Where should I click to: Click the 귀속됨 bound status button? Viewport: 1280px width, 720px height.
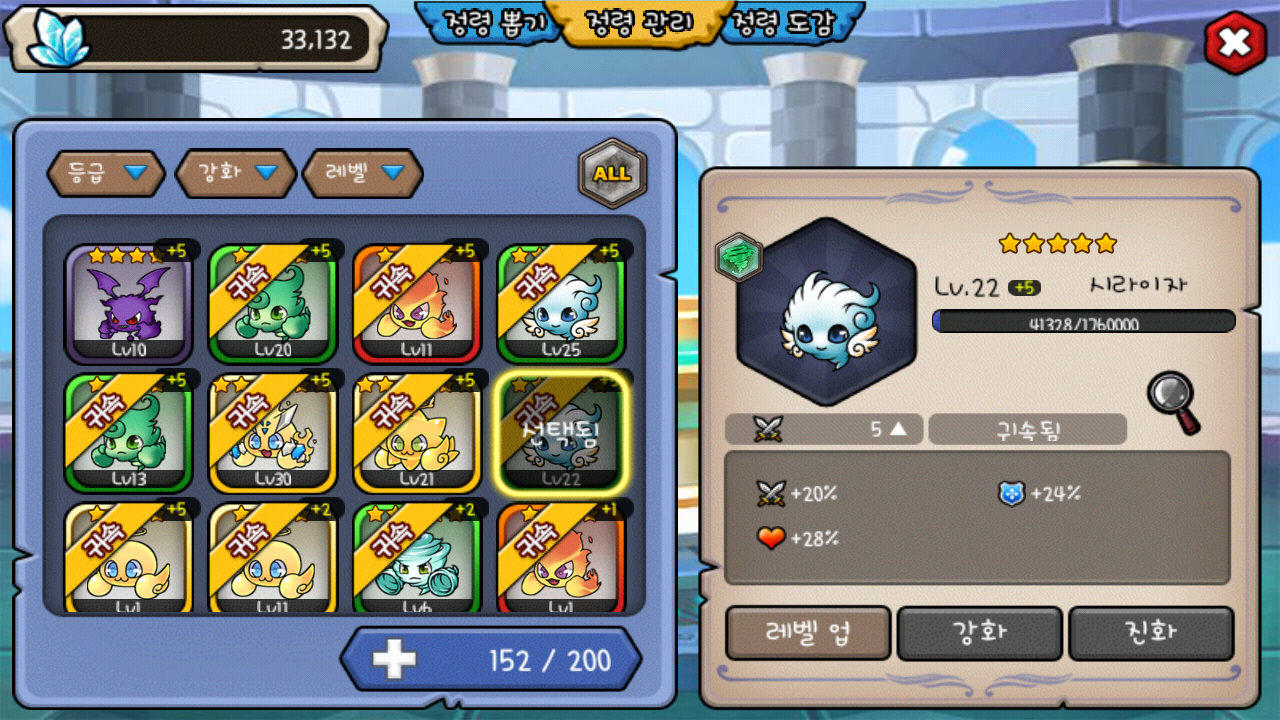(1027, 430)
